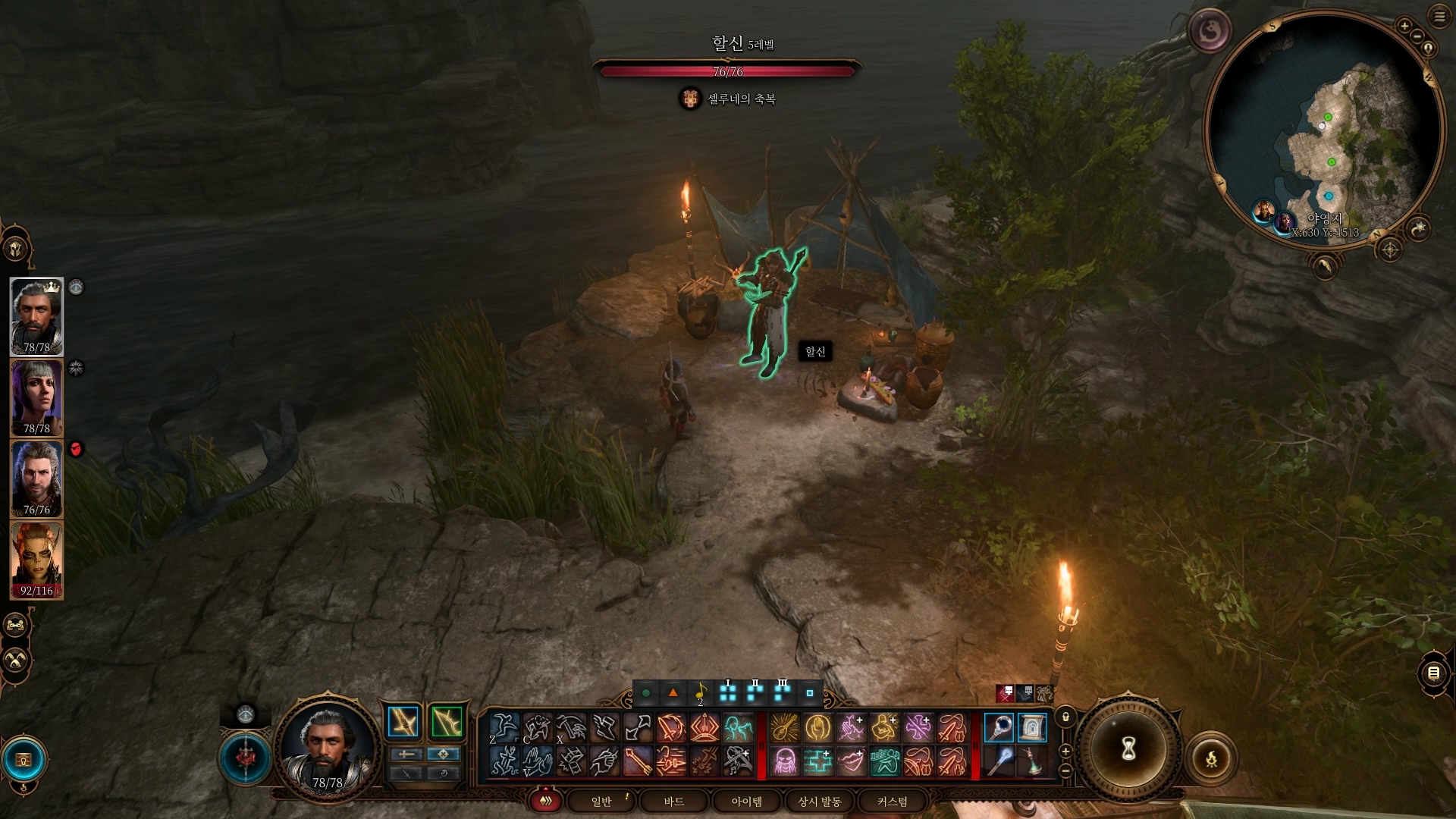Open the circular minimap
The width and height of the screenshot is (1456, 819).
pos(1323,125)
